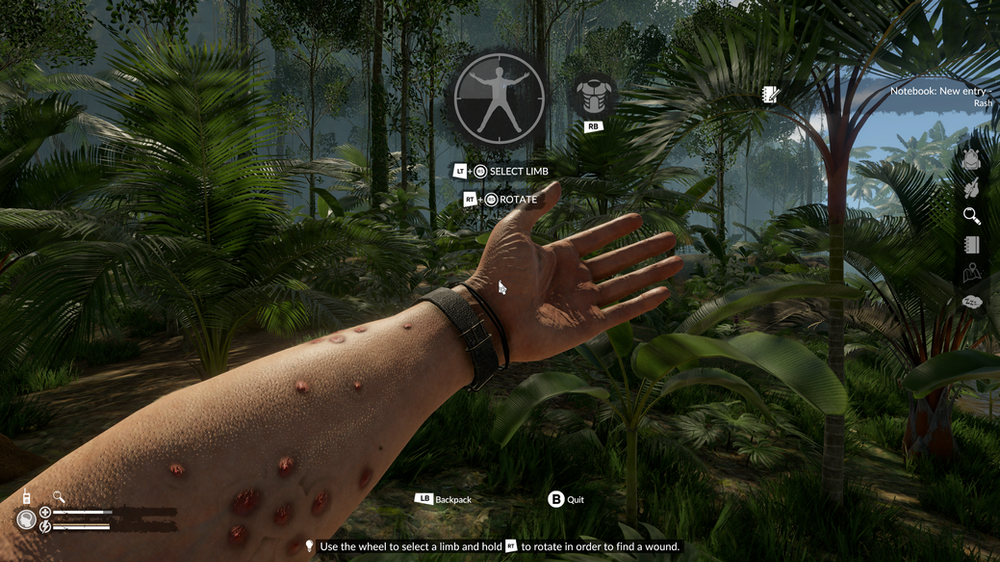Open the backpack from the right icon column
This screenshot has height=562, width=1000.
click(972, 158)
